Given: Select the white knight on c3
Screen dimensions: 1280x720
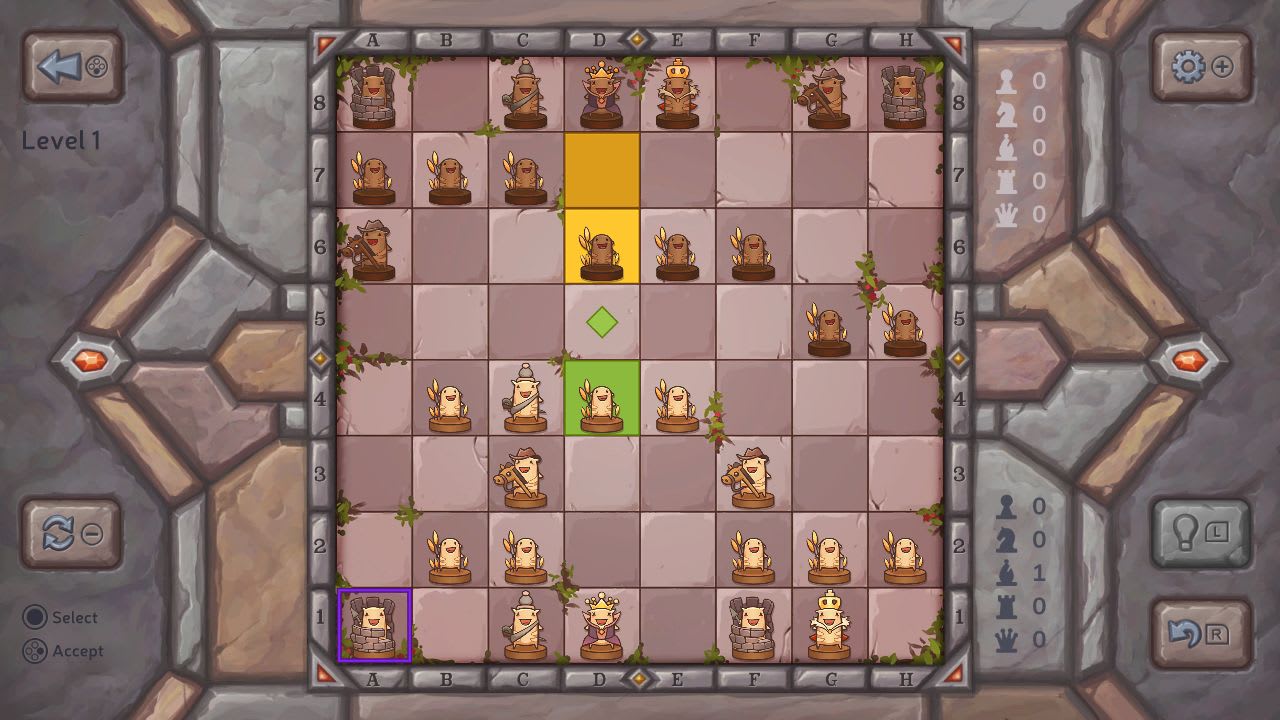Looking at the screenshot, I should point(525,474).
